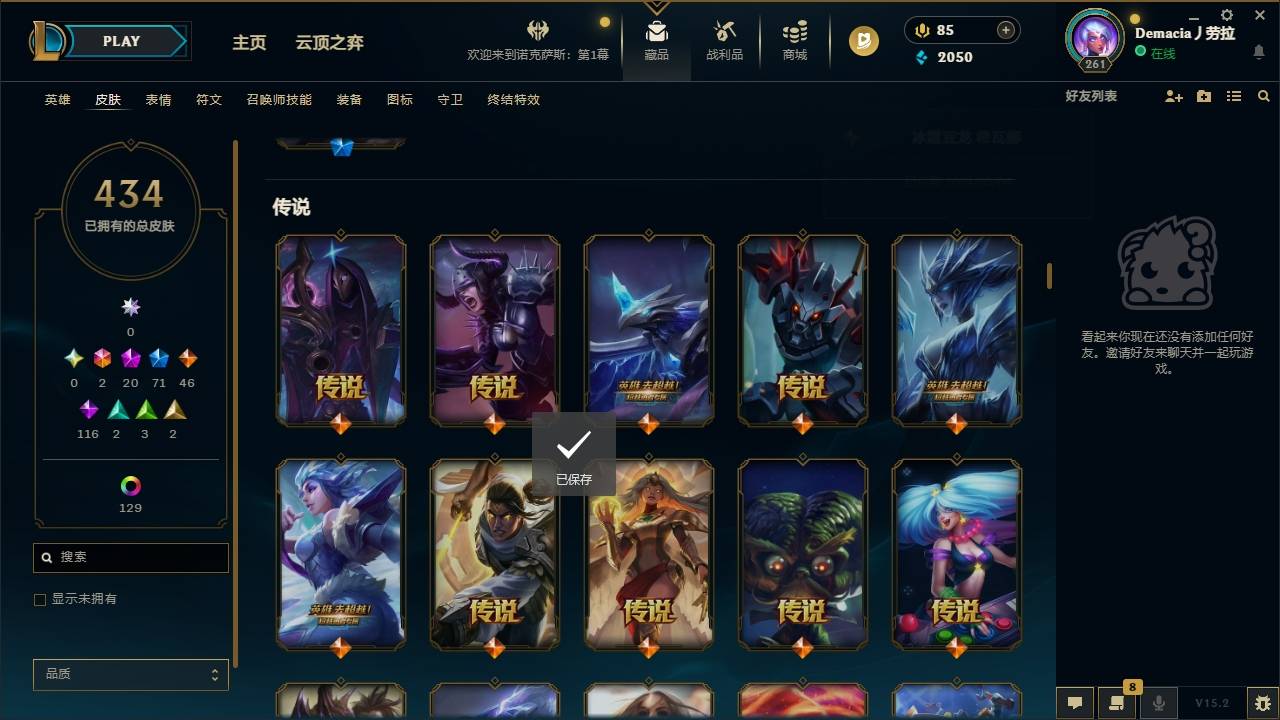Open the bug report icon at bottom right
The image size is (1280, 720).
point(1262,703)
